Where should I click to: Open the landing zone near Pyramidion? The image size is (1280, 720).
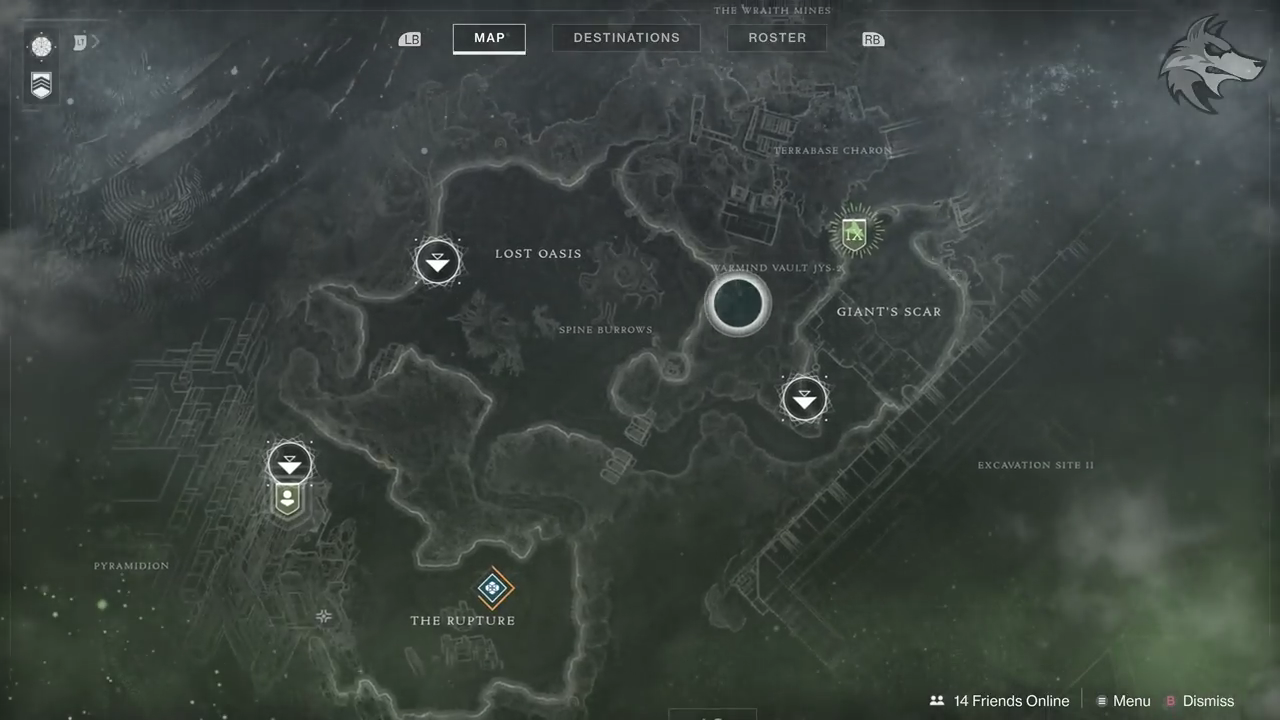point(289,462)
